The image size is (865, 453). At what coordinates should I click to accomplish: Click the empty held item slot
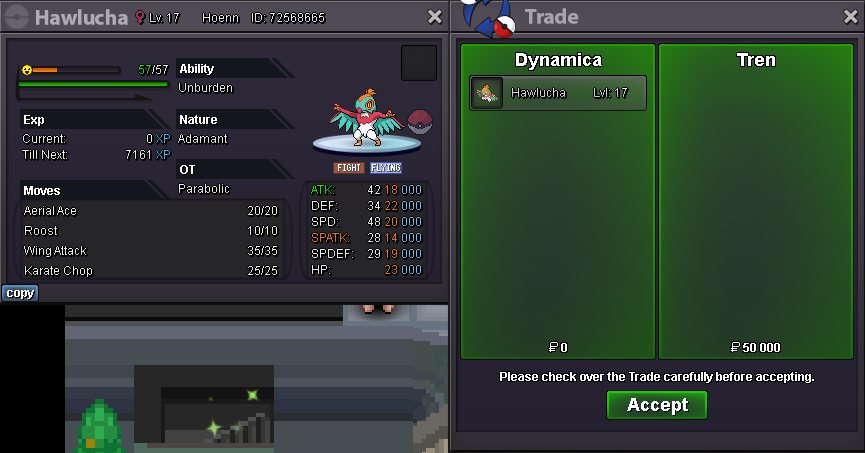[x=418, y=63]
